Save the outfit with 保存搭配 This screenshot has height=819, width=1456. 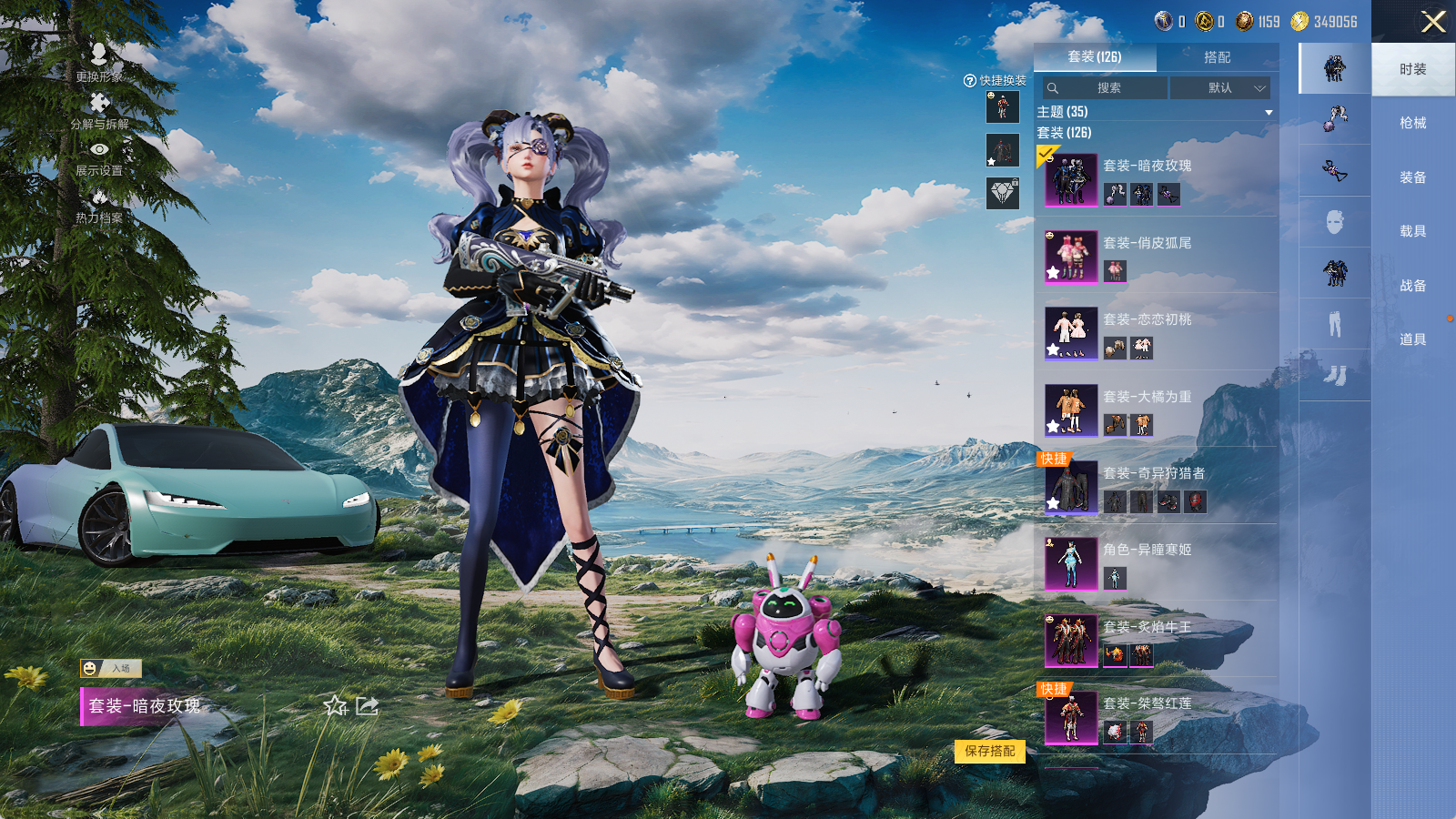click(990, 752)
